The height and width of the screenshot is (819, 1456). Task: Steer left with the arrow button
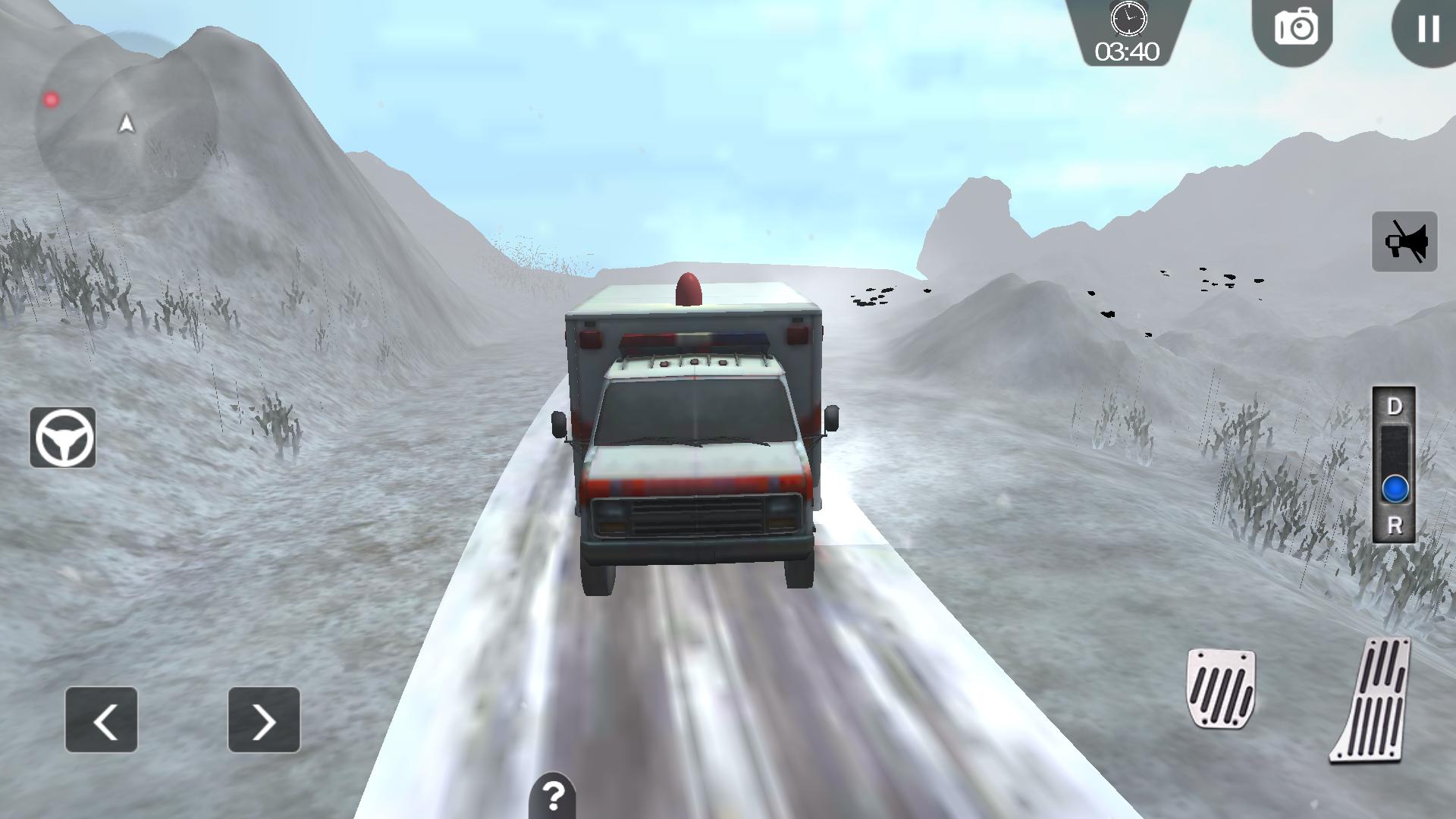point(102,719)
